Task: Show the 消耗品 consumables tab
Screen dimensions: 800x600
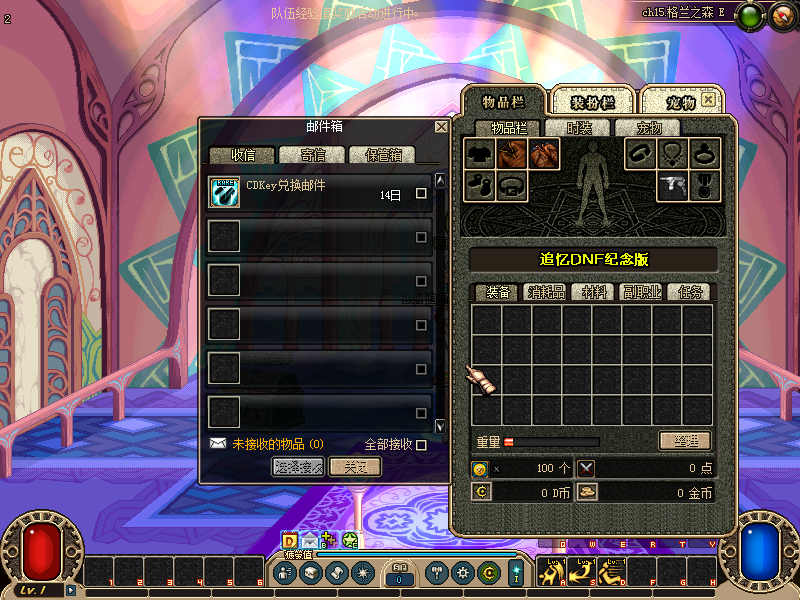Action: point(546,292)
